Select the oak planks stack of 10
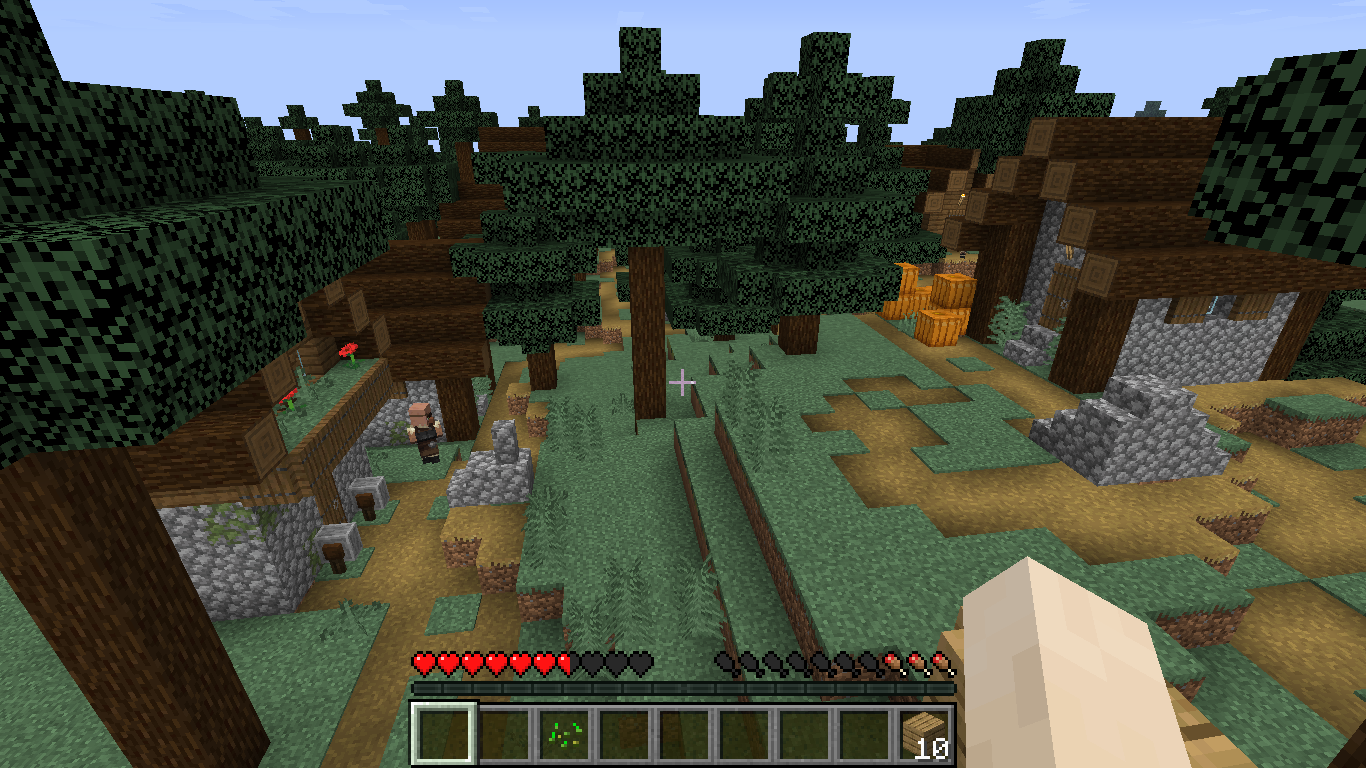 point(924,736)
